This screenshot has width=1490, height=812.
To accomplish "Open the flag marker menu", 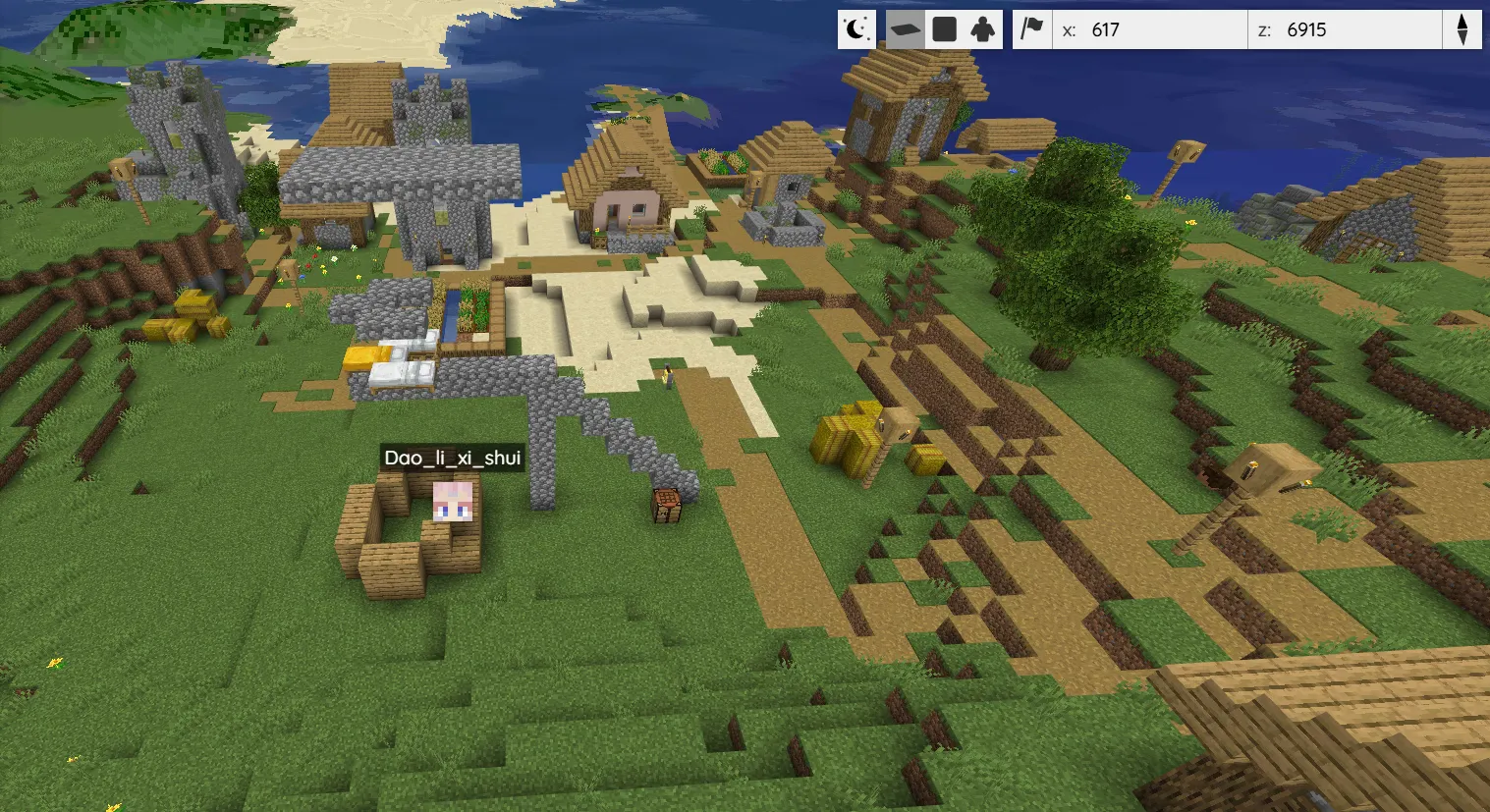I will tap(1031, 29).
